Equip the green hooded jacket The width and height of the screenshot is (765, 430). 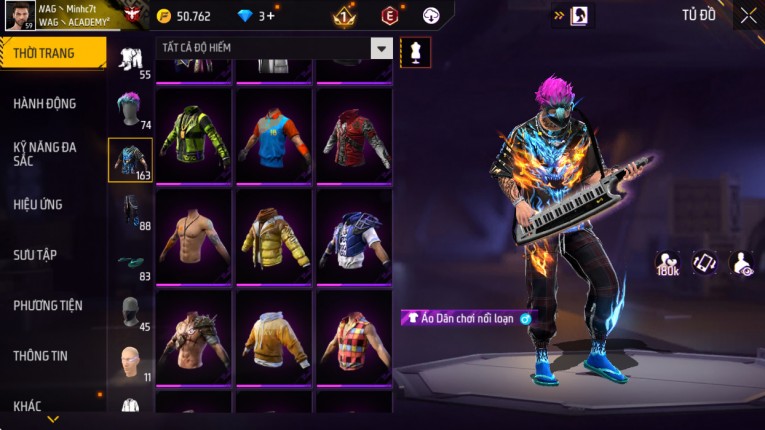click(194, 136)
